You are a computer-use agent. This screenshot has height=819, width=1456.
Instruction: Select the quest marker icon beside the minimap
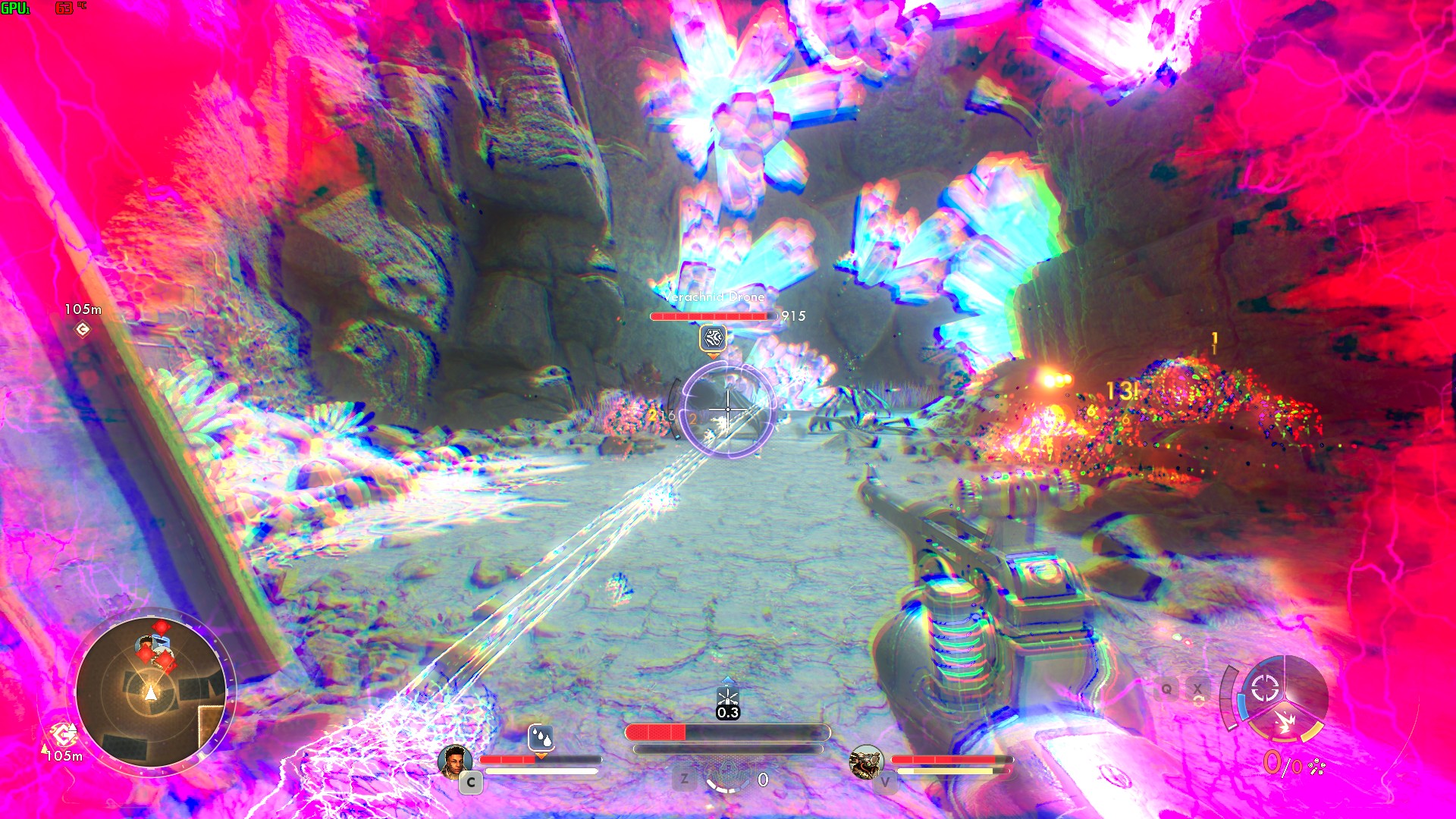click(63, 734)
